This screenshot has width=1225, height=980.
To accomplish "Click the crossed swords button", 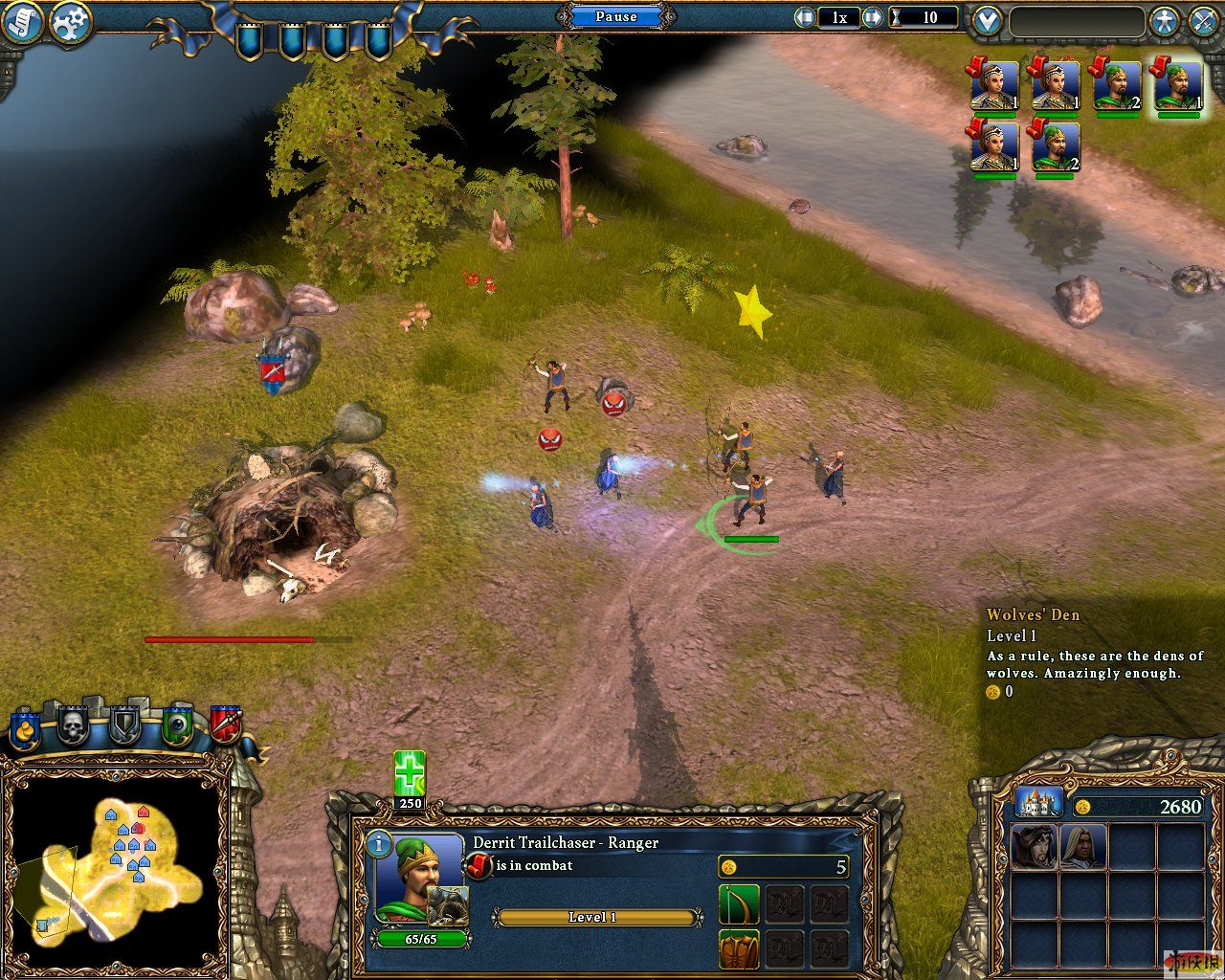I will (1204, 21).
